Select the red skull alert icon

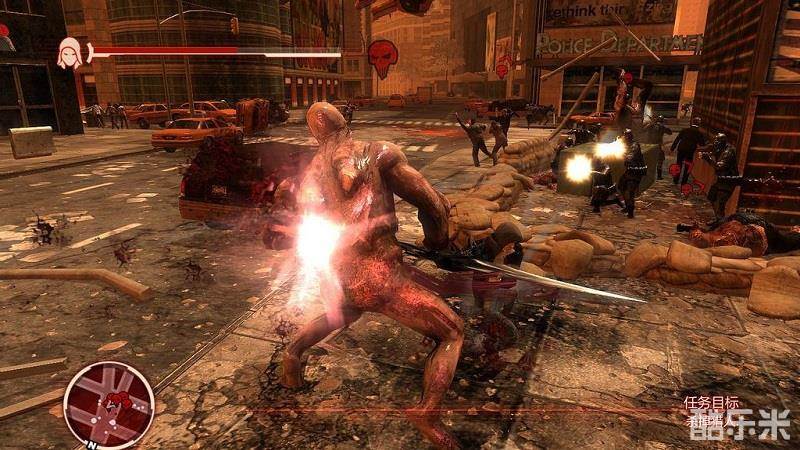(382, 57)
